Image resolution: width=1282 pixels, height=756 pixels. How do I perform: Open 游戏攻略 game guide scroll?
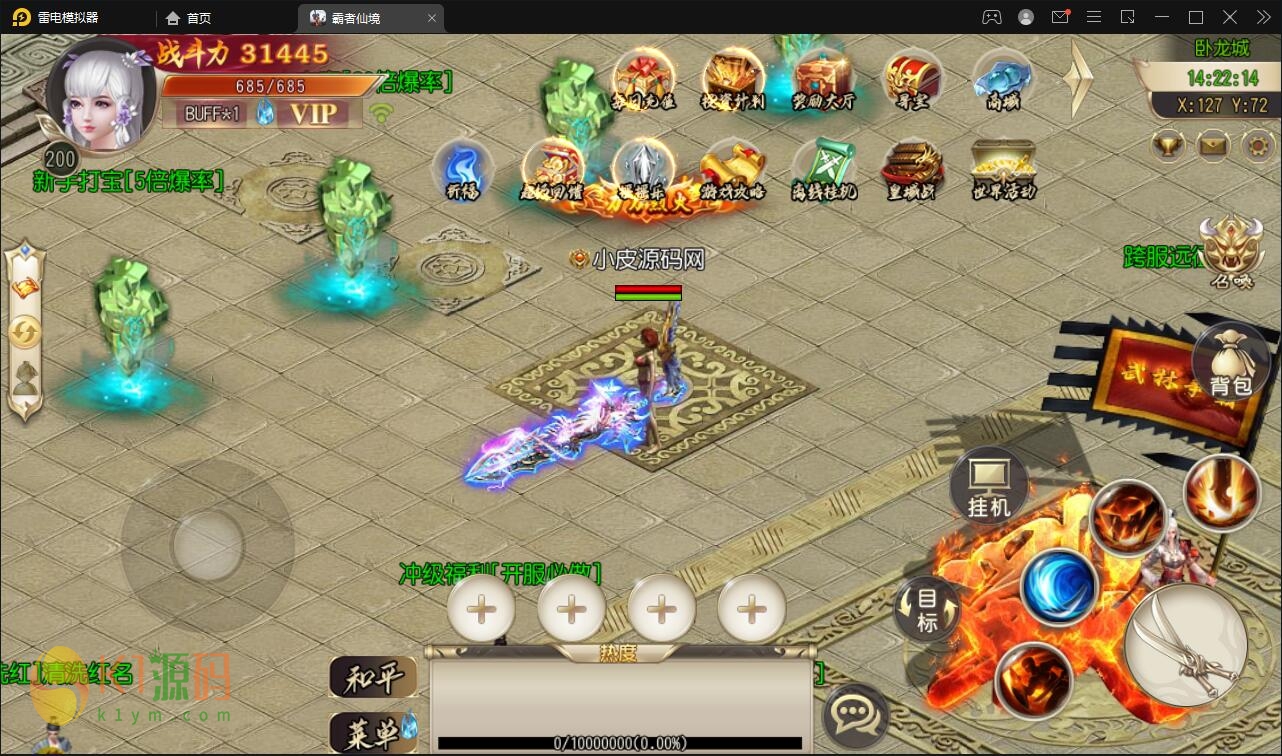(x=732, y=168)
